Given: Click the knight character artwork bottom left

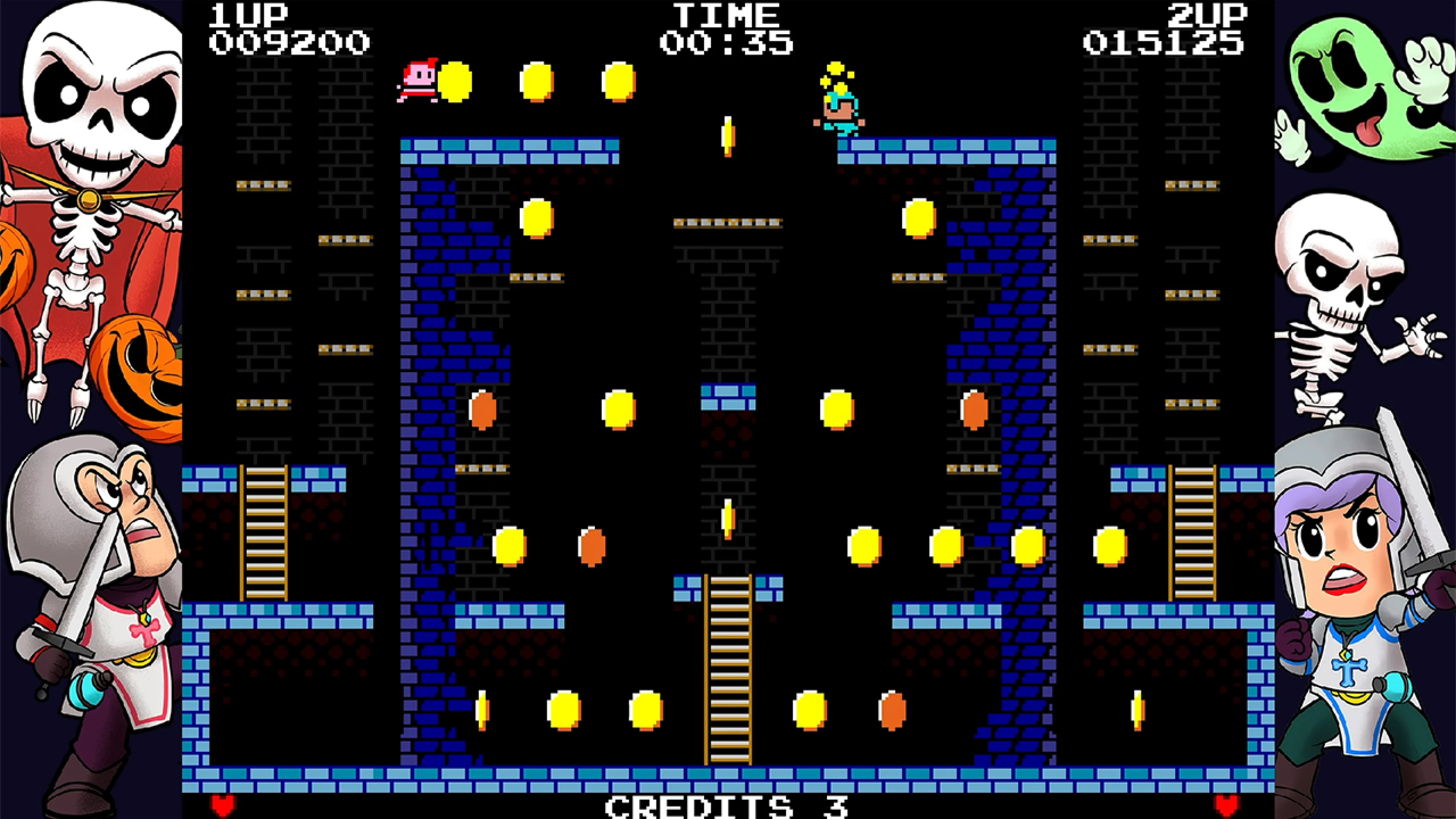Looking at the screenshot, I should (x=91, y=622).
